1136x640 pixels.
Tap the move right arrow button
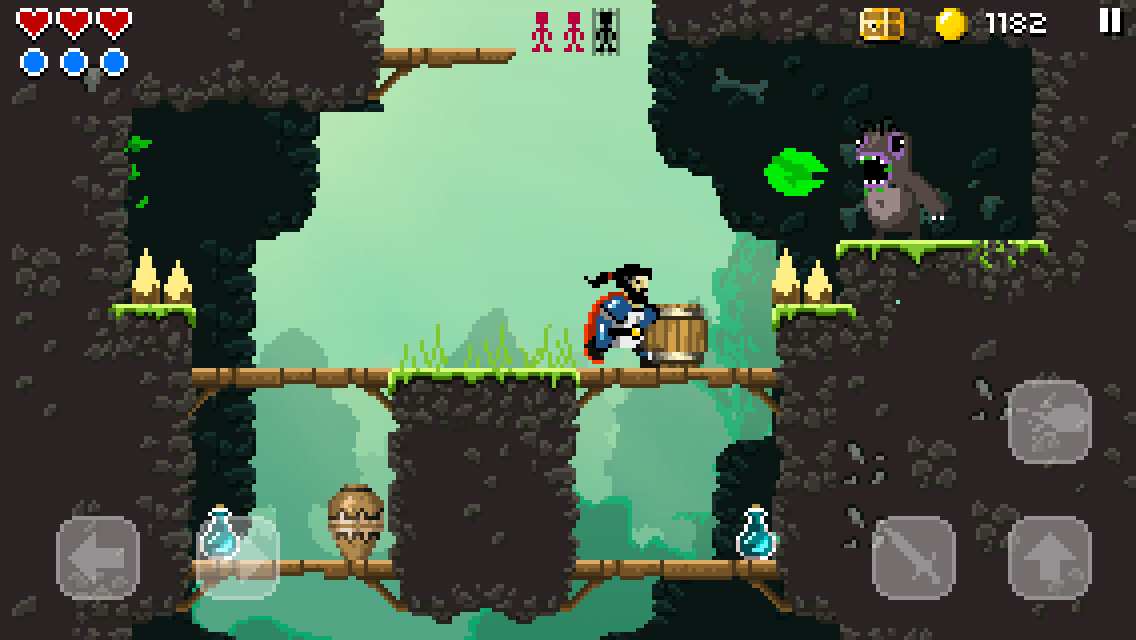pyautogui.click(x=238, y=557)
